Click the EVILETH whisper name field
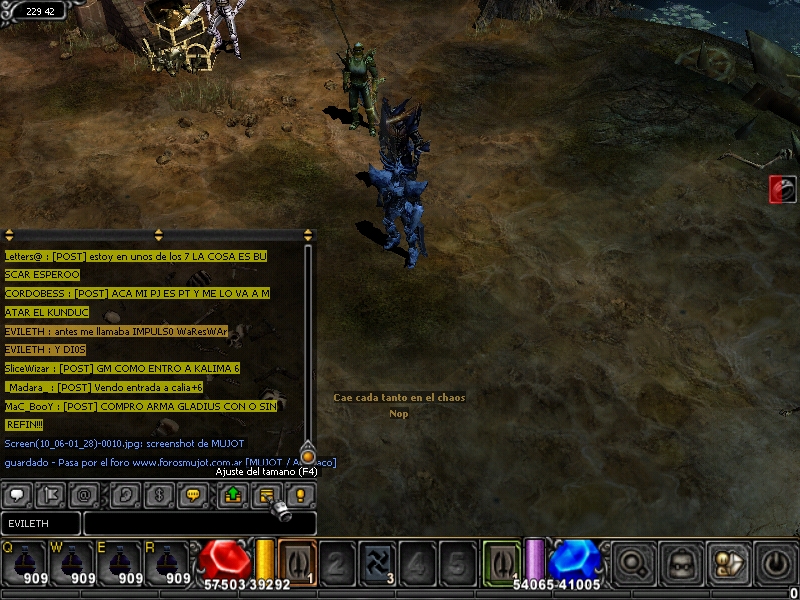Image resolution: width=800 pixels, height=600 pixels. (x=41, y=523)
